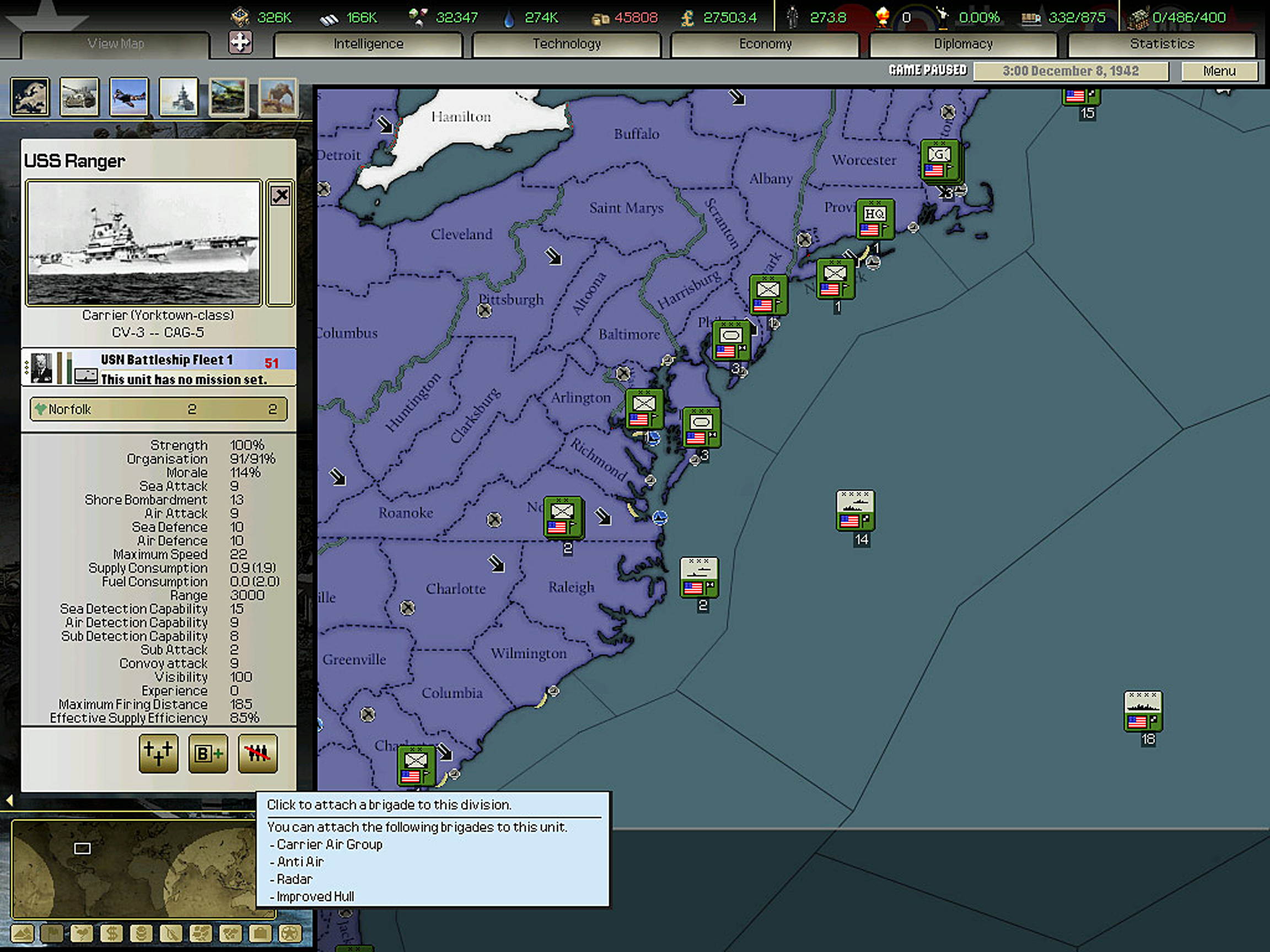This screenshot has height=952, width=1270.
Task: Switch to the Diplomacy tab
Action: [x=963, y=44]
